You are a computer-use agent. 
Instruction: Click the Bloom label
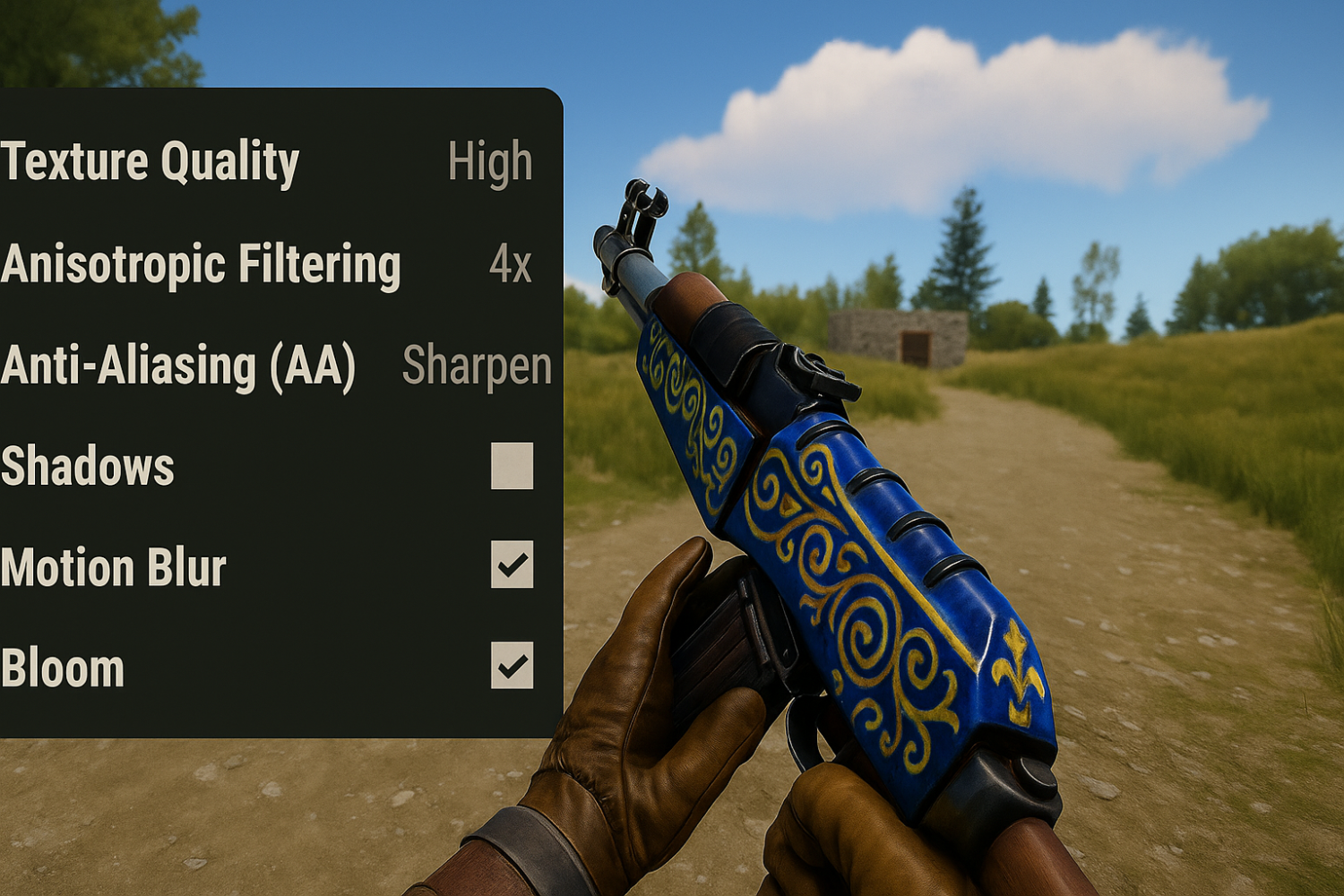[61, 667]
